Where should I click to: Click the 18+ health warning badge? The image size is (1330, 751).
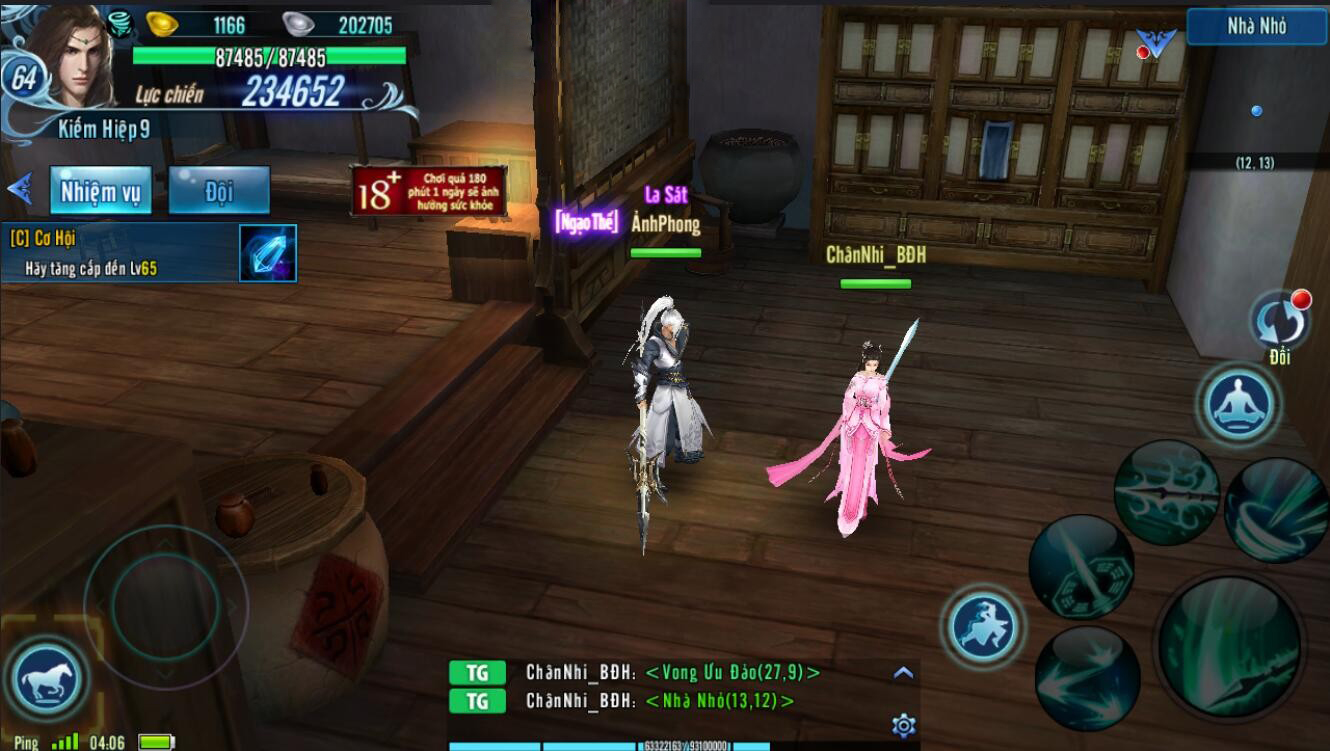[x=428, y=190]
